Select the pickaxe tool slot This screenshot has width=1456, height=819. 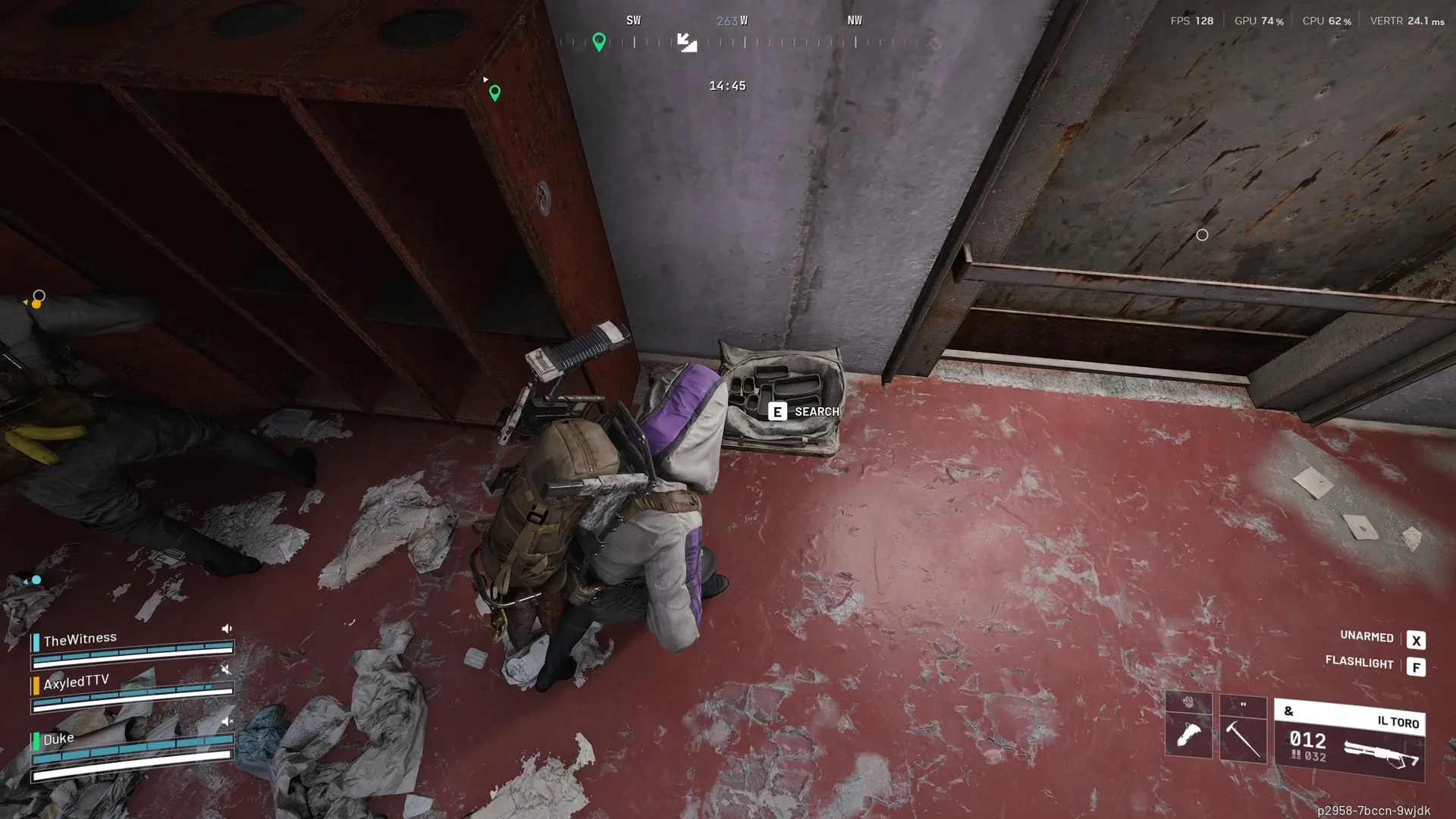tap(1243, 737)
